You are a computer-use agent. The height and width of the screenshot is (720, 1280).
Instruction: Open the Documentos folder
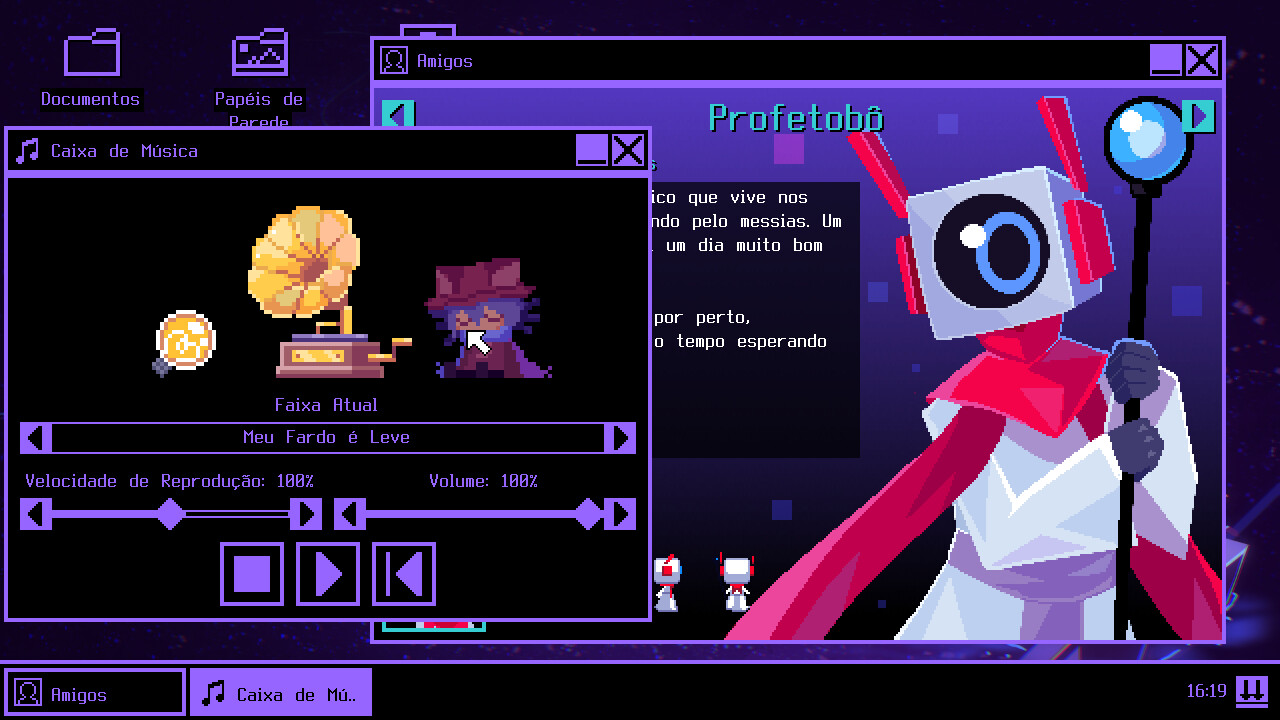(x=91, y=52)
